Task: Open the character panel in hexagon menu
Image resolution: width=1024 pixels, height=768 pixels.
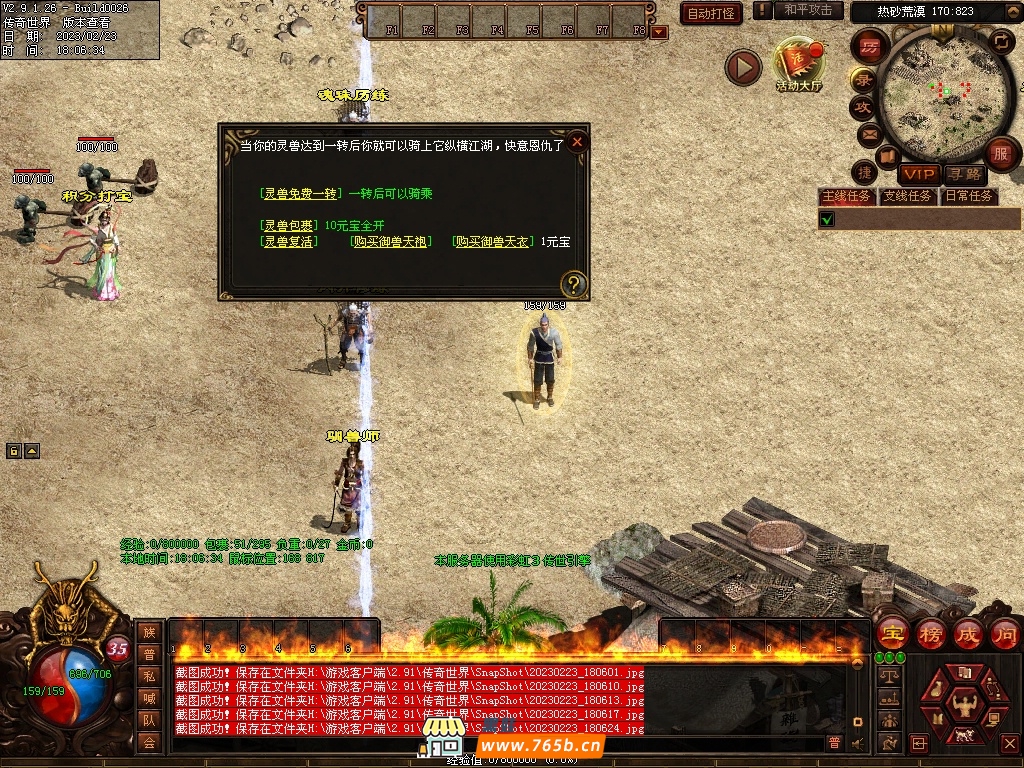Action: click(965, 703)
